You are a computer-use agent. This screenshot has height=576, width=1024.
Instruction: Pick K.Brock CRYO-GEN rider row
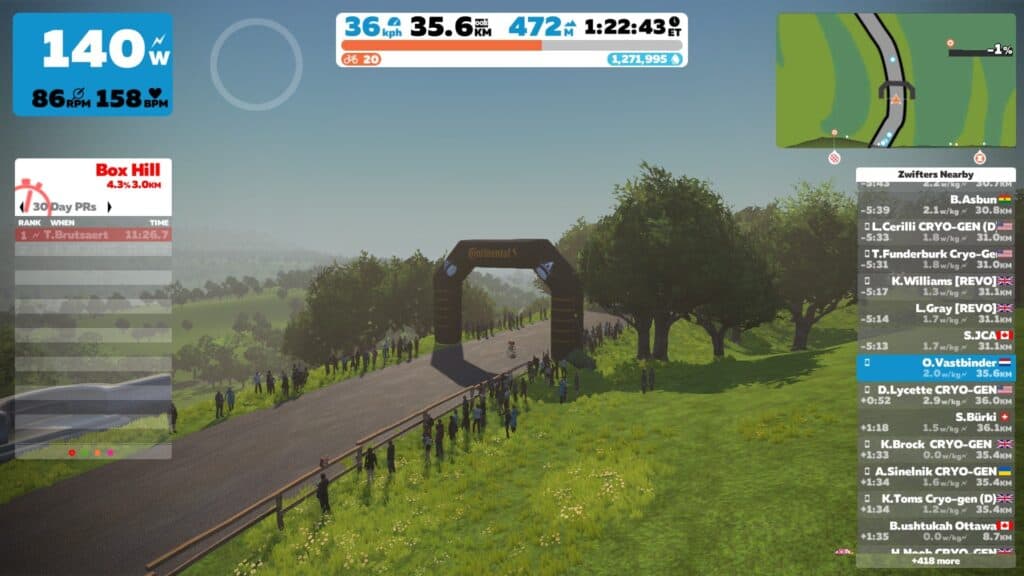coord(936,448)
